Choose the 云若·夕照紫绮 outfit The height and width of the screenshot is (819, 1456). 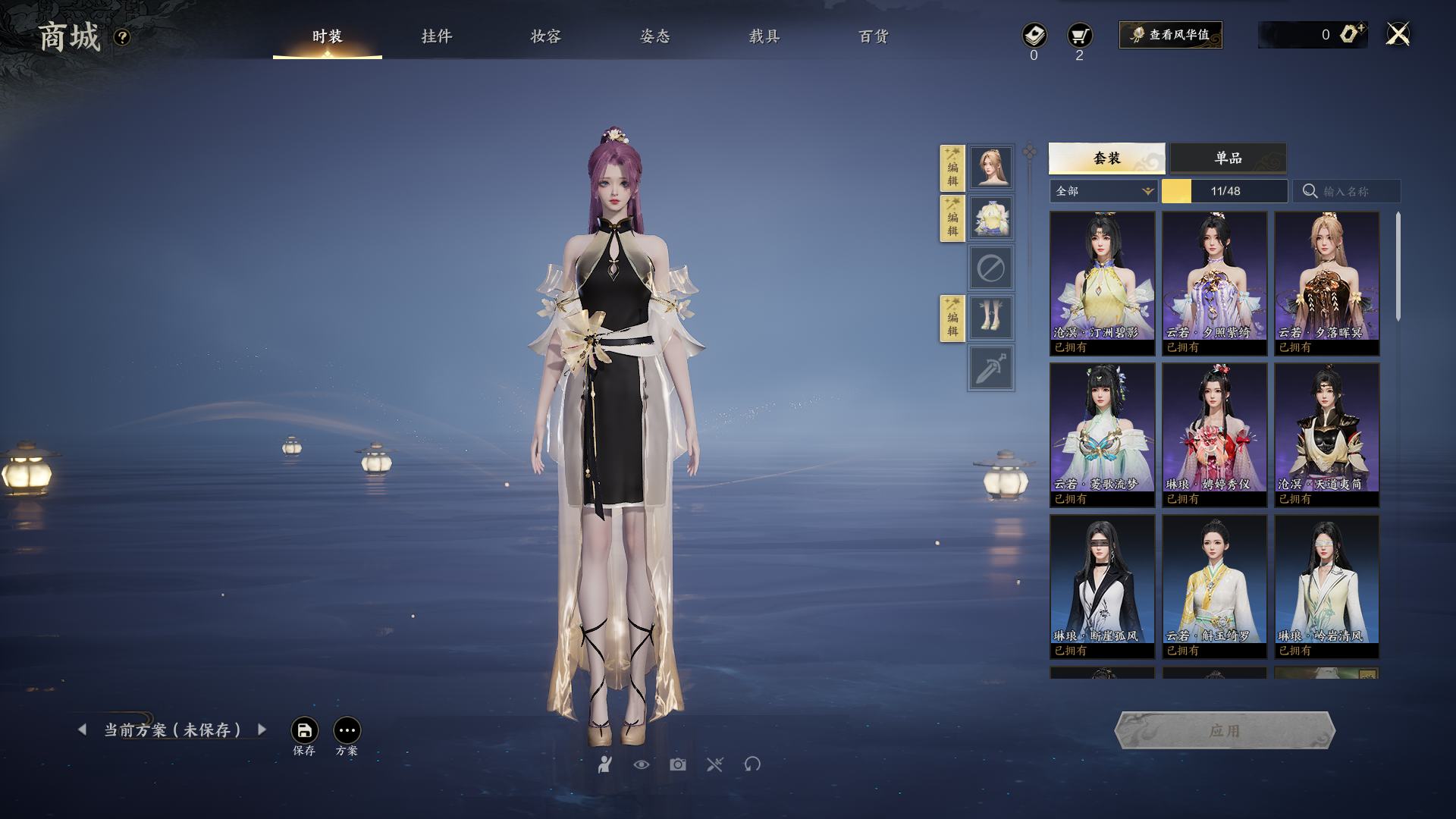coord(1214,282)
